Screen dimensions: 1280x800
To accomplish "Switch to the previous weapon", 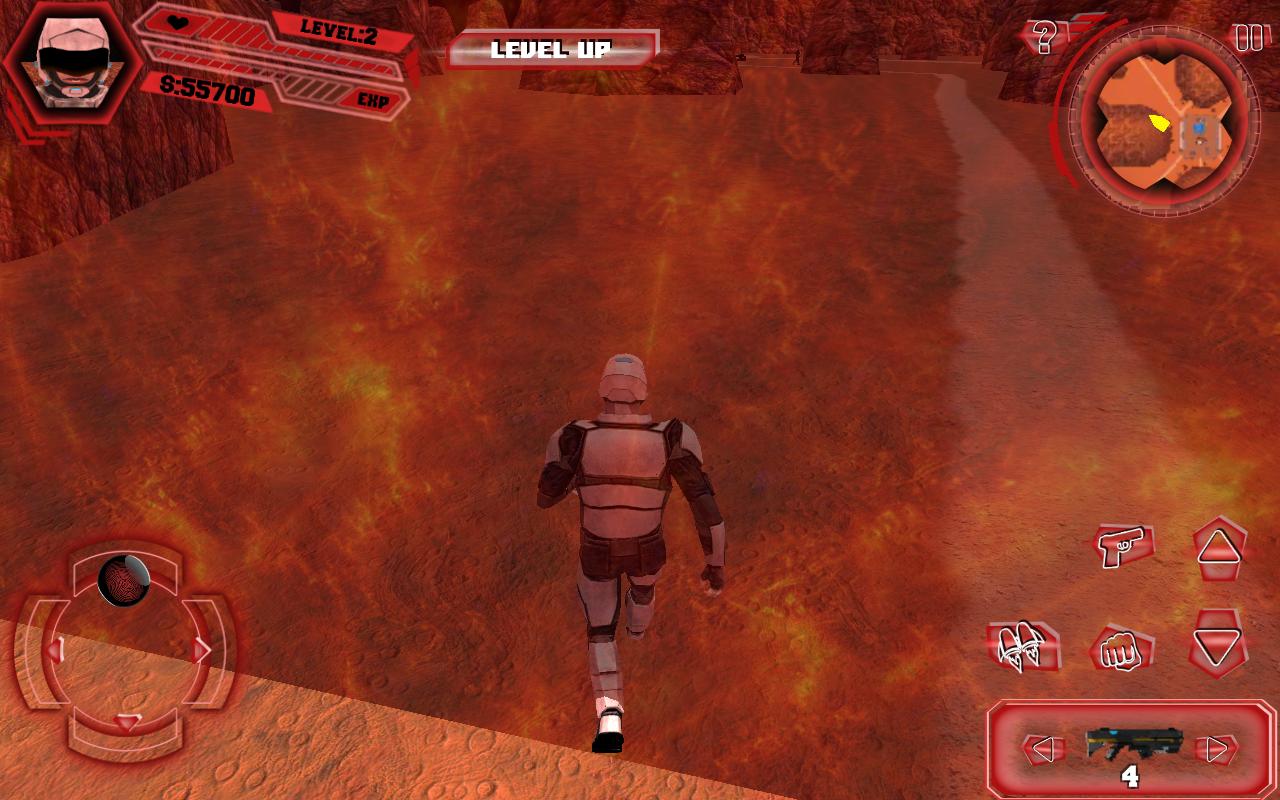I will pyautogui.click(x=1041, y=749).
